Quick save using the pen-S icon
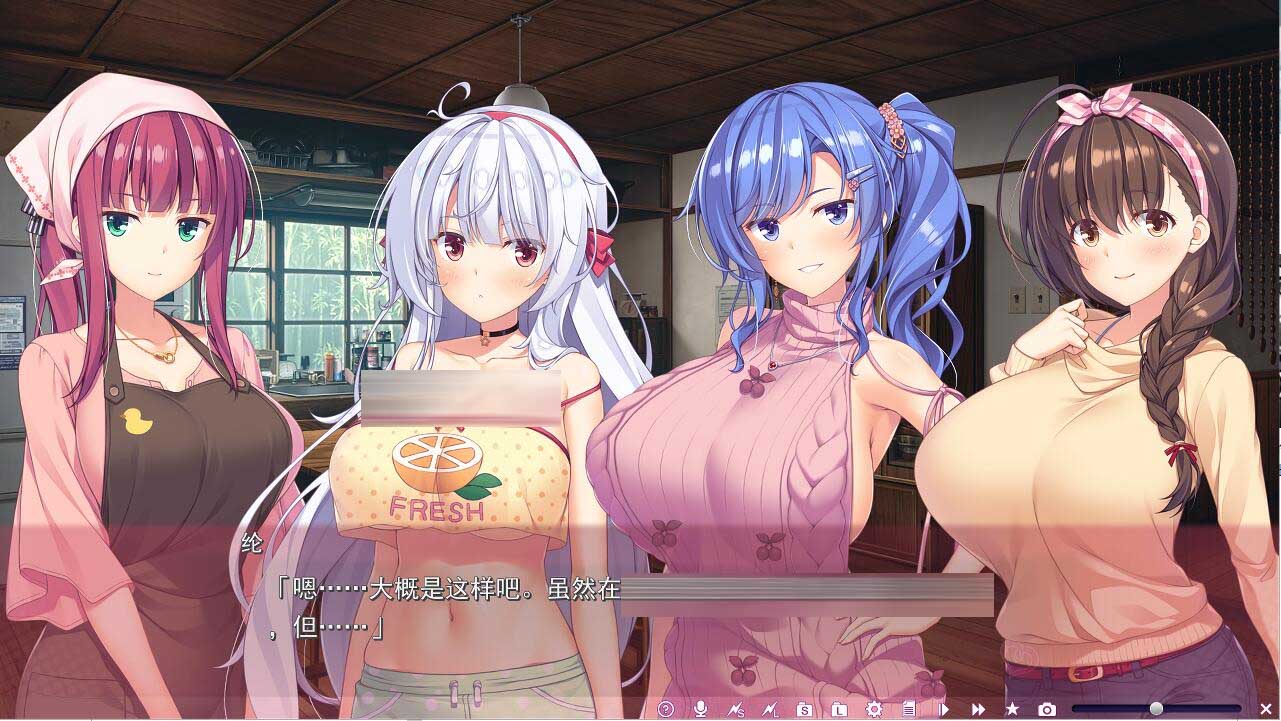This screenshot has width=1281, height=721. pos(733,709)
